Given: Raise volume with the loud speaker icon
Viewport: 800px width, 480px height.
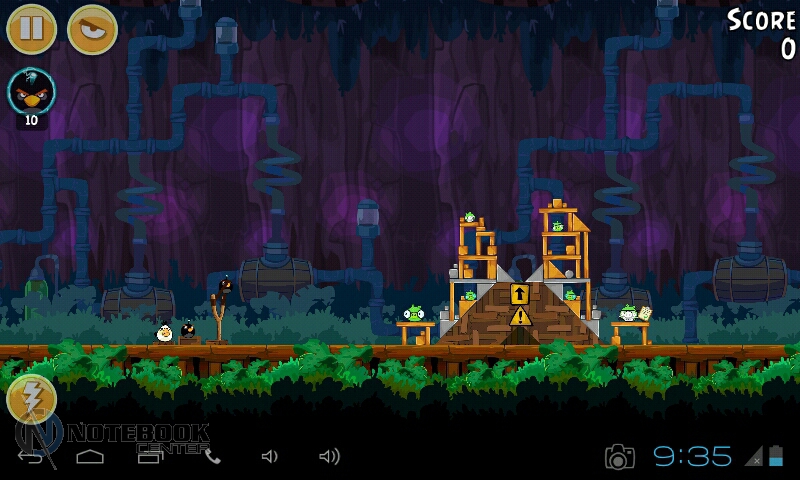Looking at the screenshot, I should pyautogui.click(x=329, y=457).
